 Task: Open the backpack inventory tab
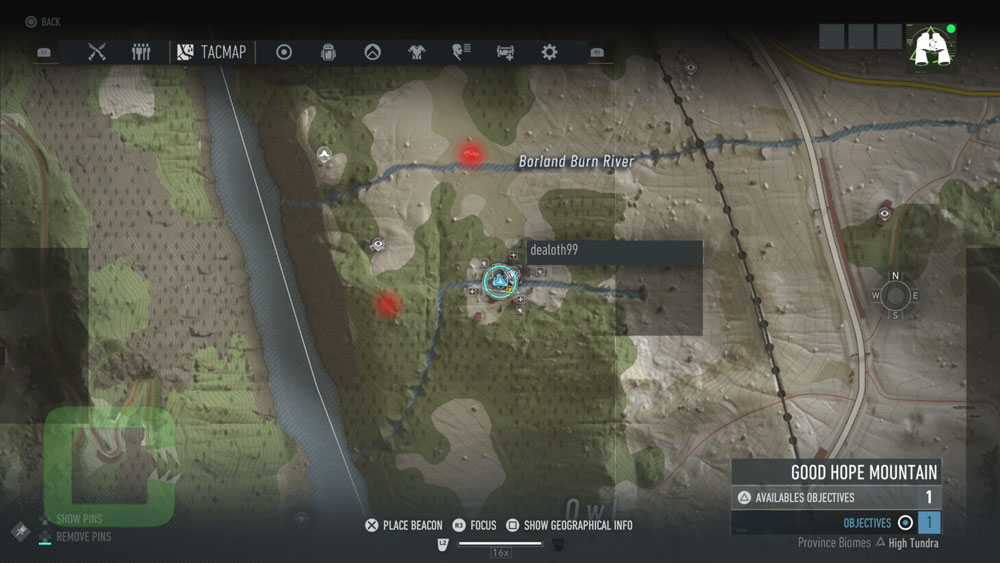tap(328, 52)
